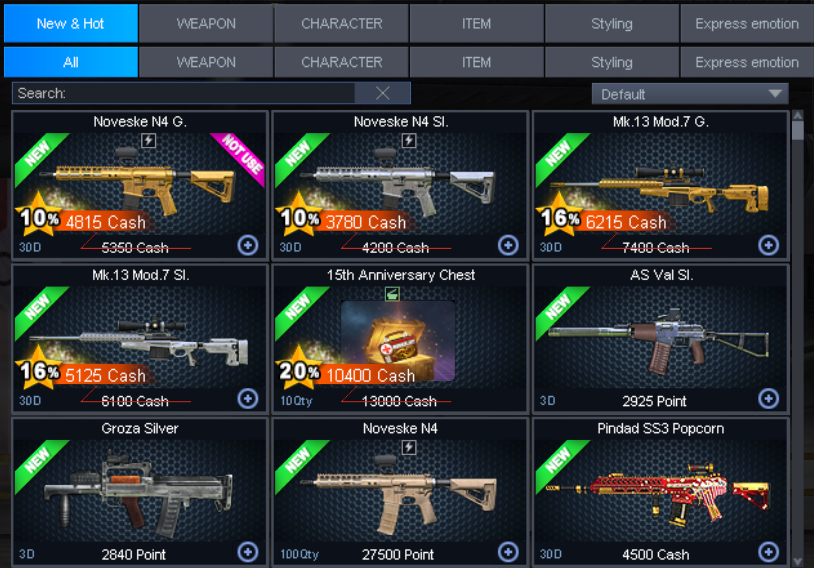Add Pindad SS3 Popcorn using its plus icon

click(x=768, y=552)
